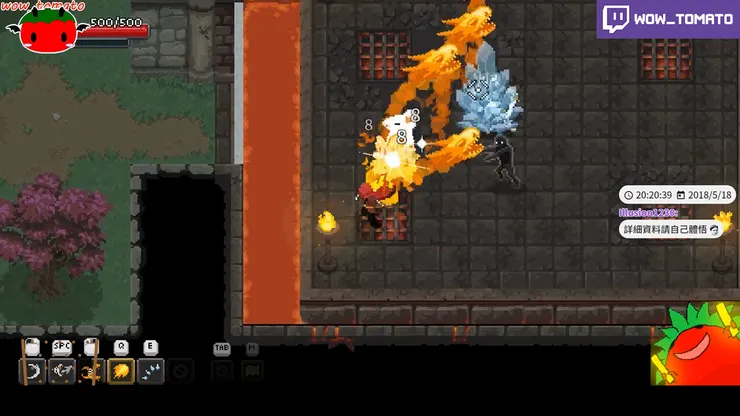Cast the fireball spell slot
Screen dimensions: 740x416
point(122,372)
